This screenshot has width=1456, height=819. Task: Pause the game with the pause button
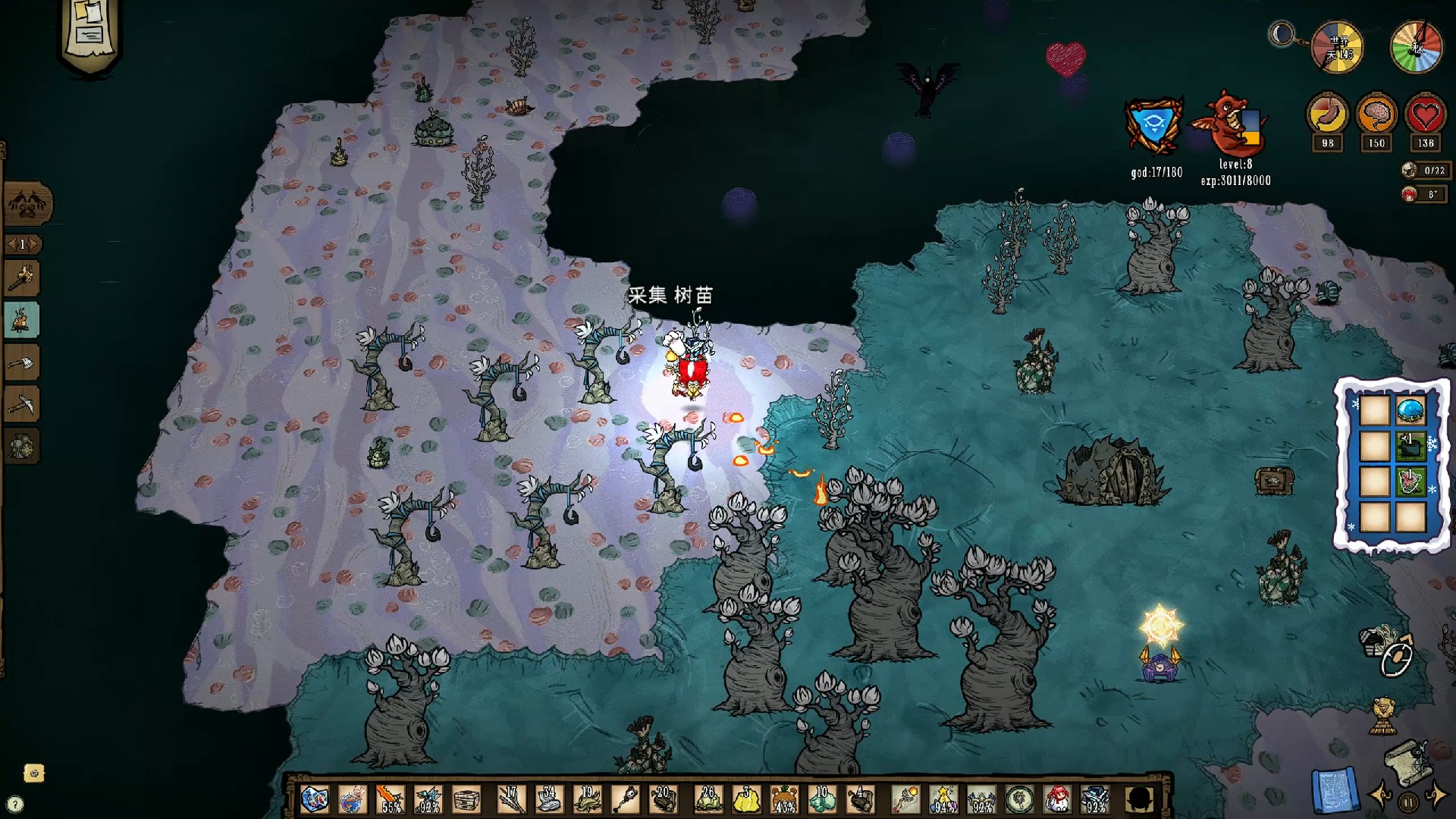[1408, 802]
